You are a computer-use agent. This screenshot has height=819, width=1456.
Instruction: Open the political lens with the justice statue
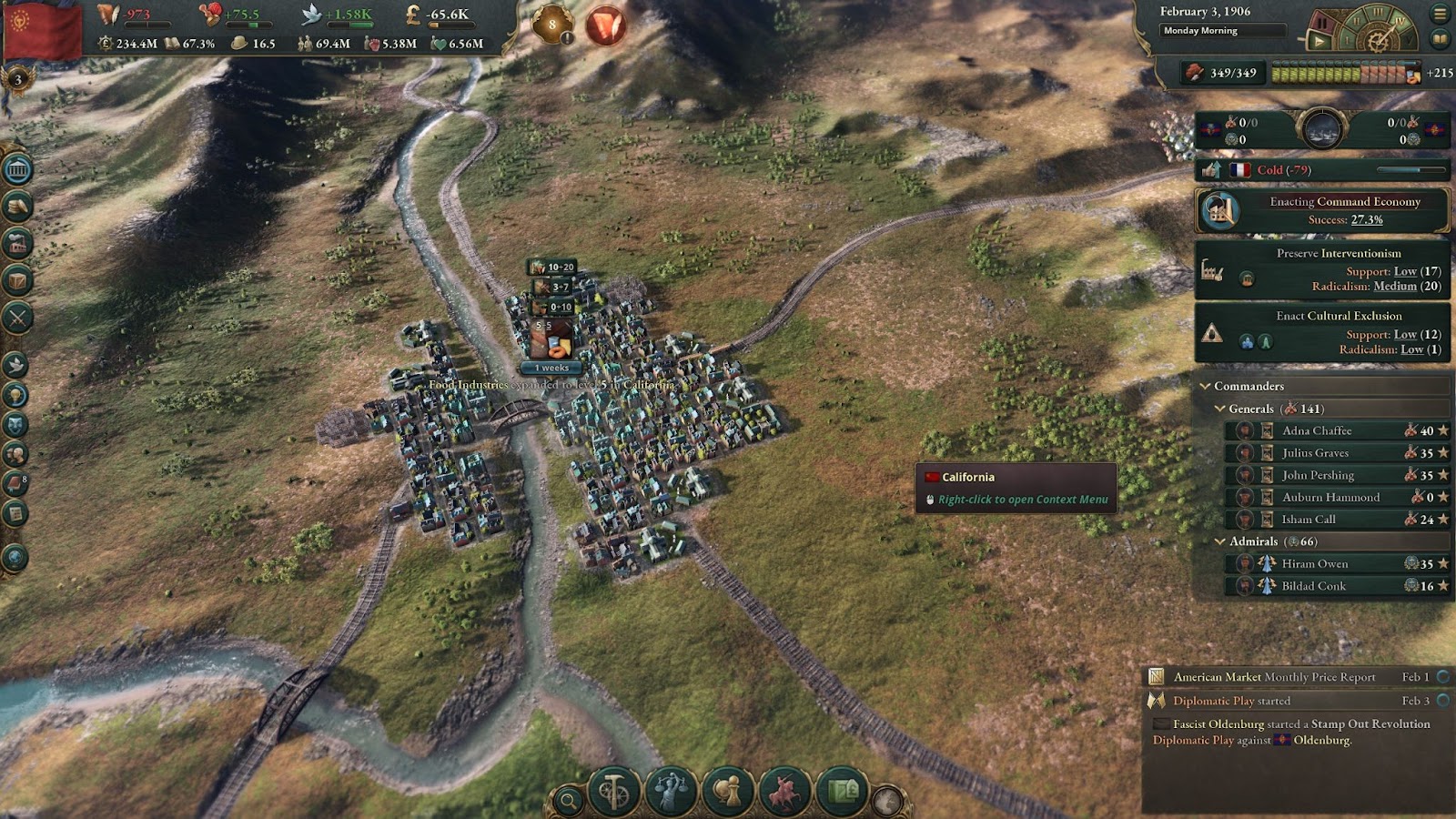(671, 792)
